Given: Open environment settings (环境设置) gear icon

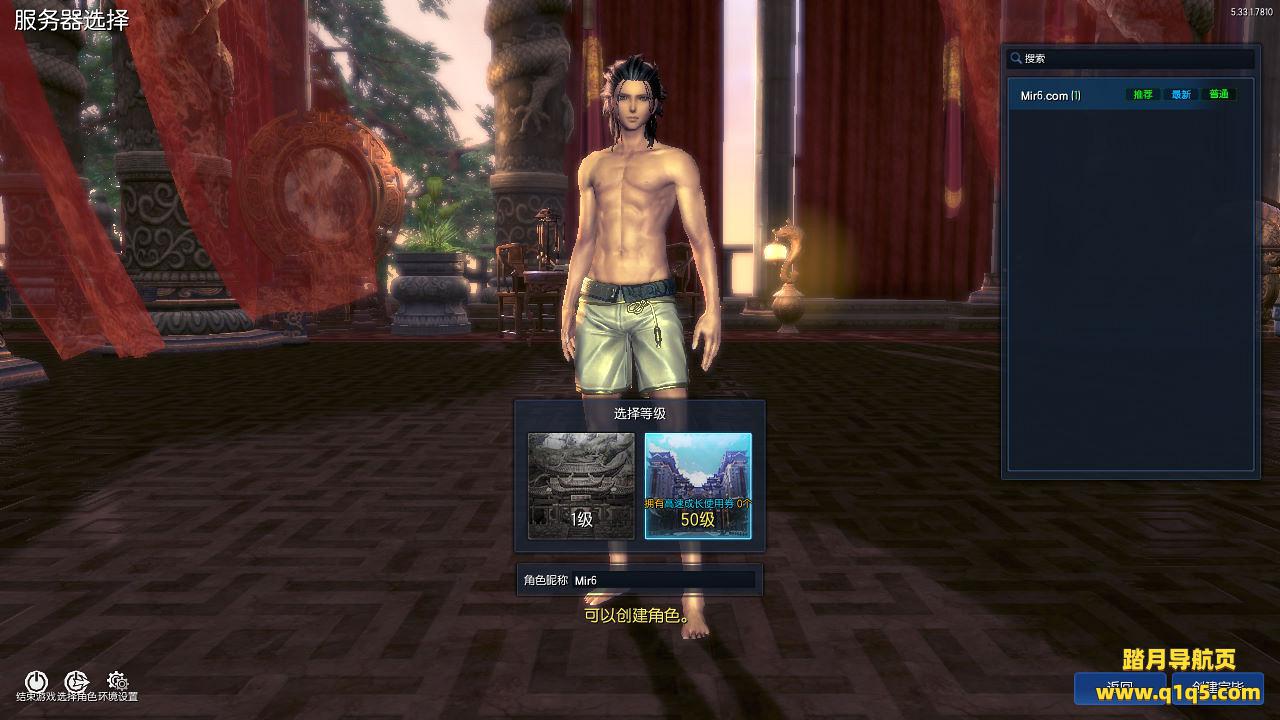Looking at the screenshot, I should click(x=117, y=683).
